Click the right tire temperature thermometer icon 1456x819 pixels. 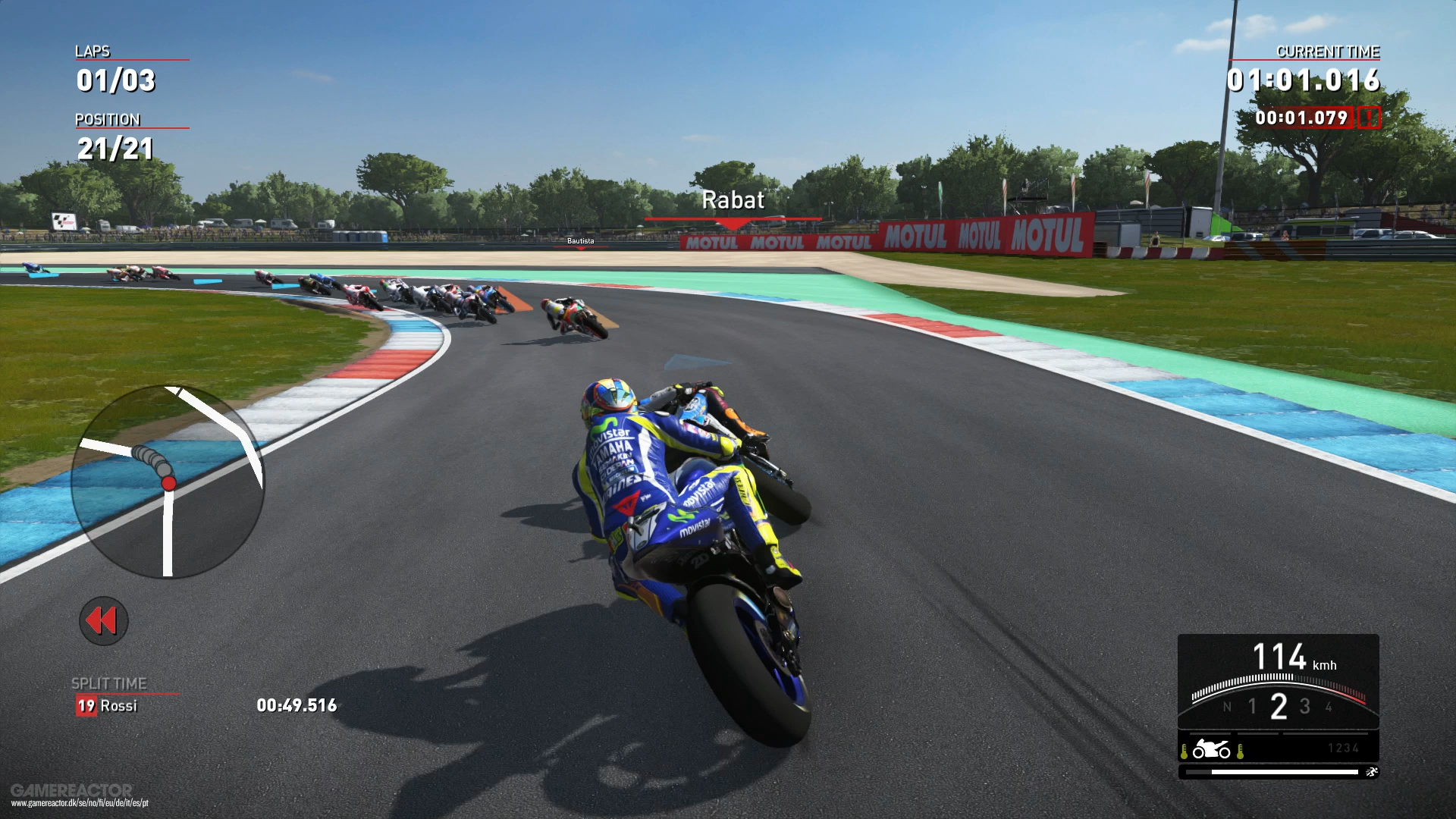click(1240, 750)
